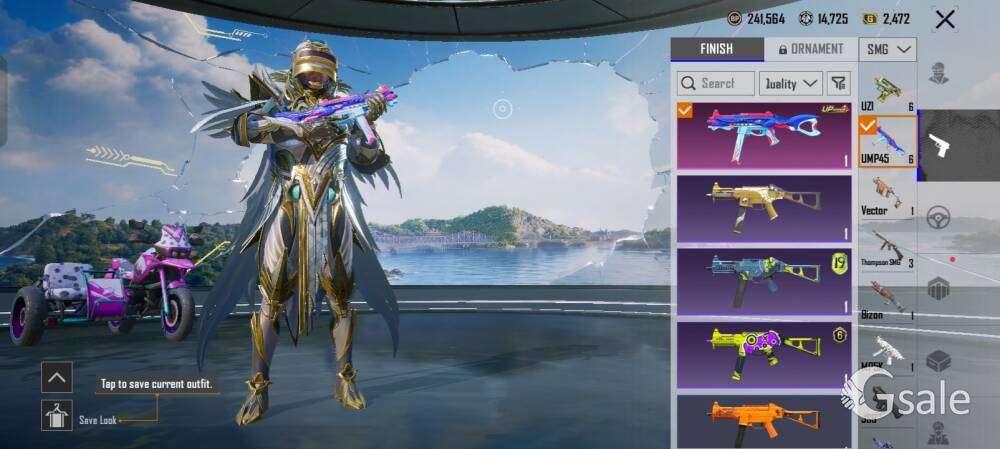Screen dimensions: 1000x449
Task: Open the SMG weapon type dropdown
Action: point(887,49)
